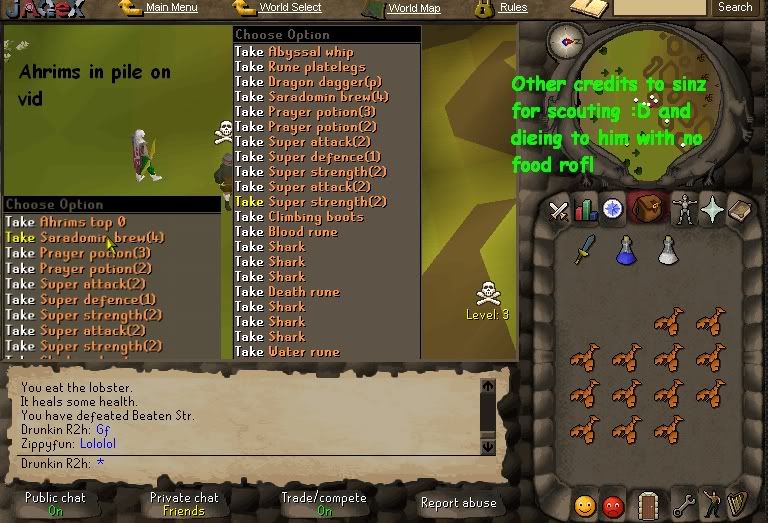
Task: Open the logout door tab
Action: pyautogui.click(x=648, y=504)
